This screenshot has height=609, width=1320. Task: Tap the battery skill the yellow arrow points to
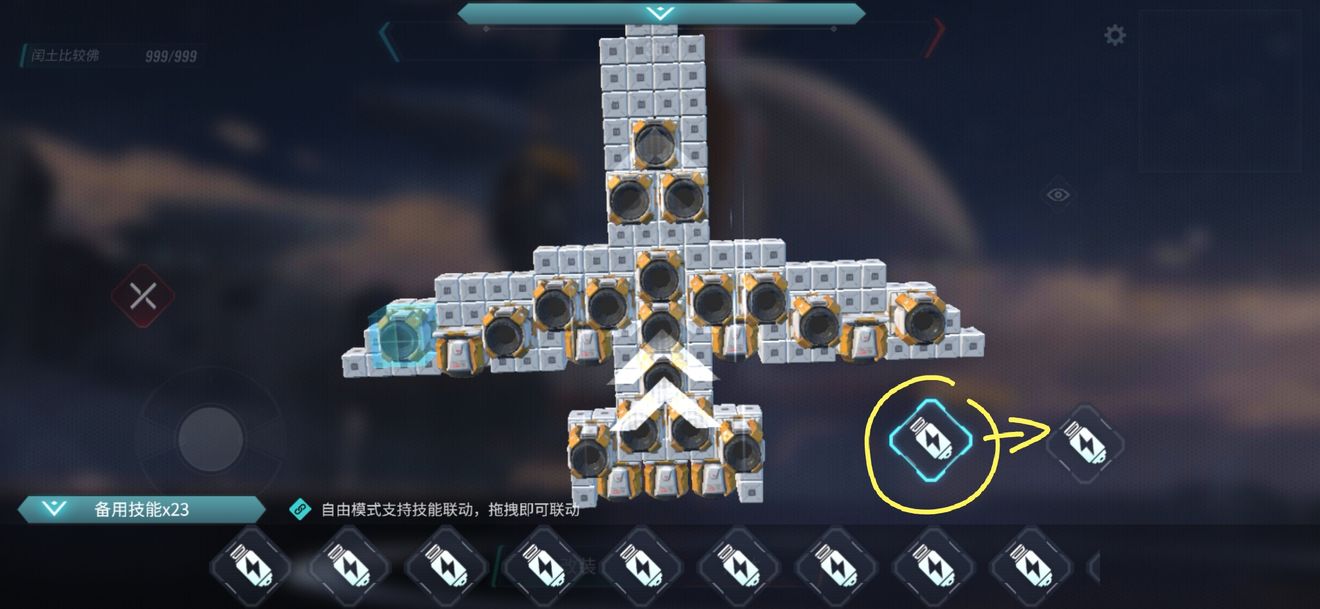1085,443
